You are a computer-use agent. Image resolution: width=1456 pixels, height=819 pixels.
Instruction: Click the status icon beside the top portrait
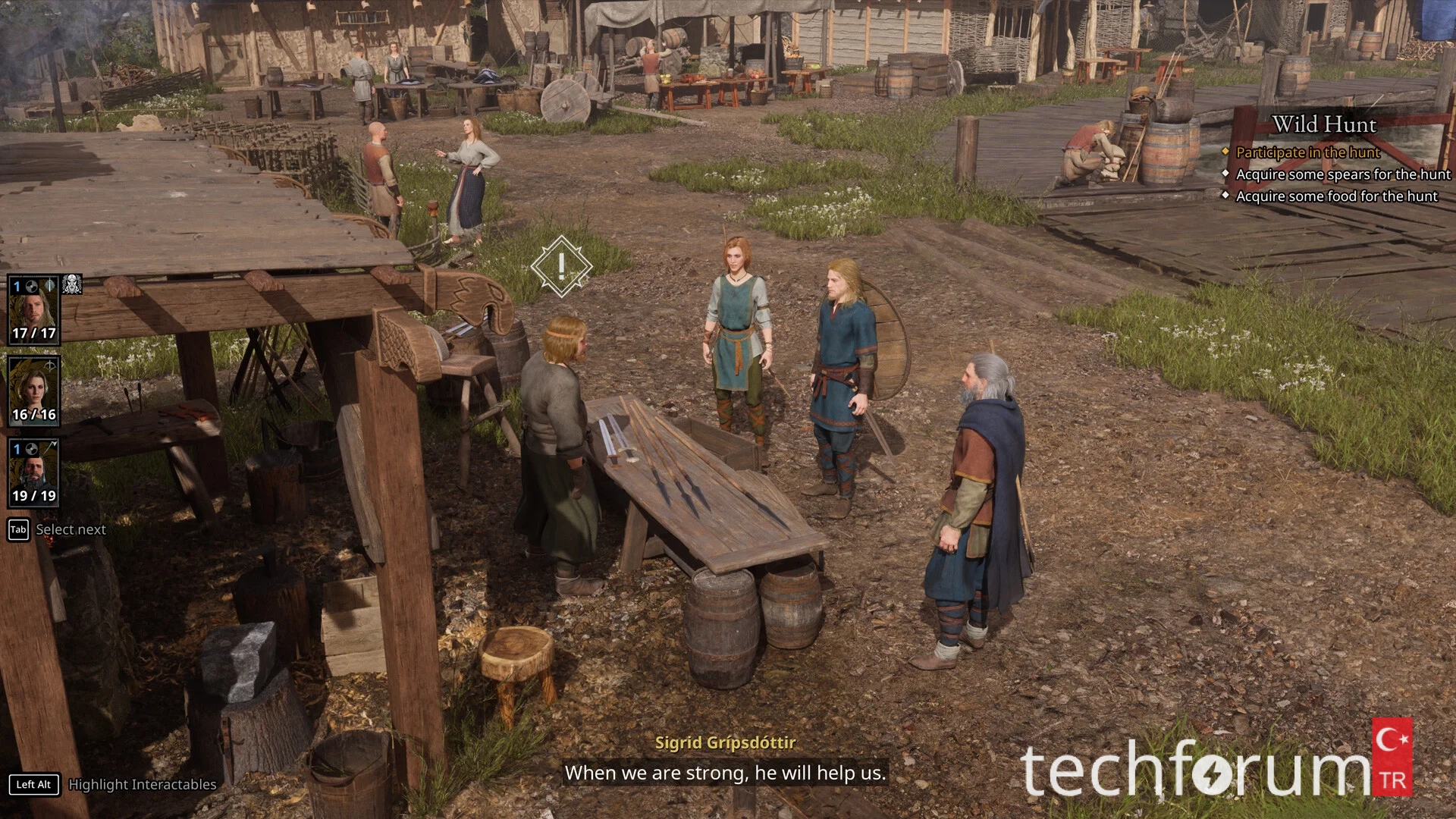pos(72,285)
